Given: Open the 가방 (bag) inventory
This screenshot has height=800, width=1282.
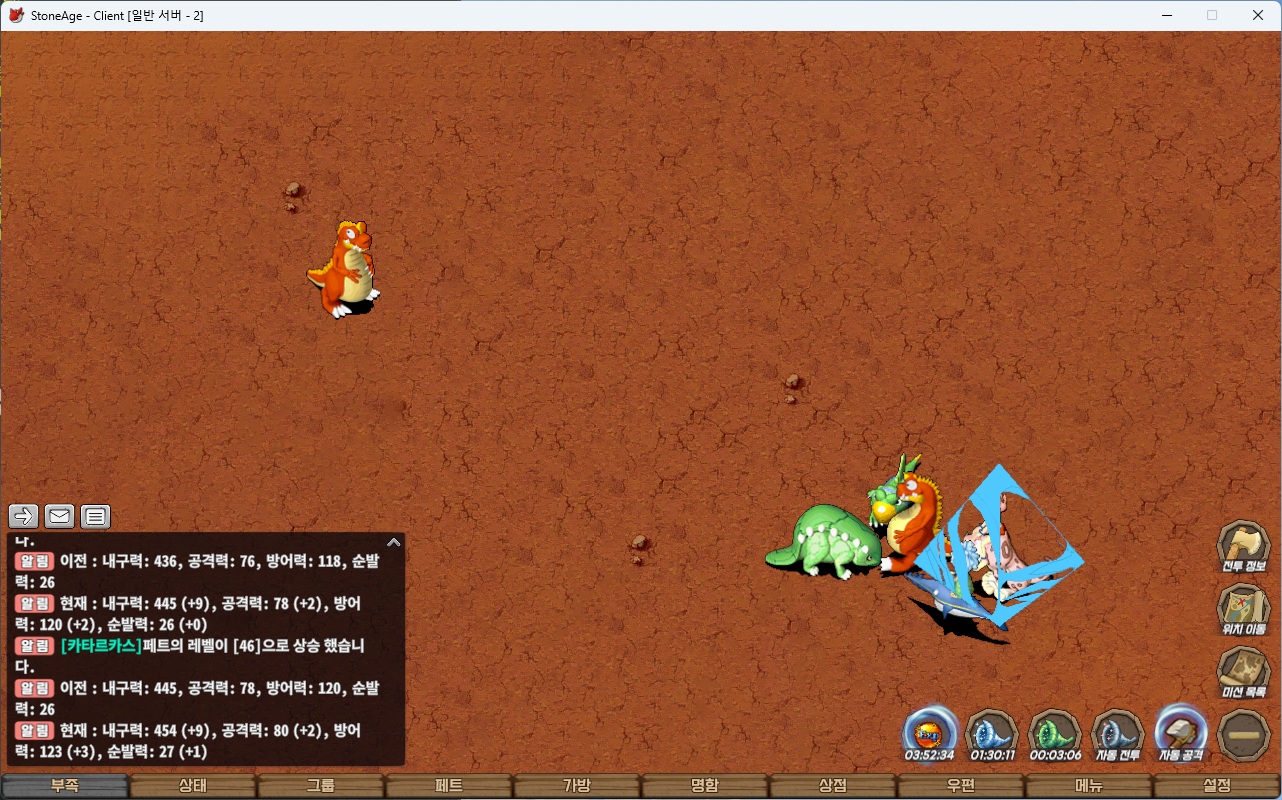Looking at the screenshot, I should 577,786.
